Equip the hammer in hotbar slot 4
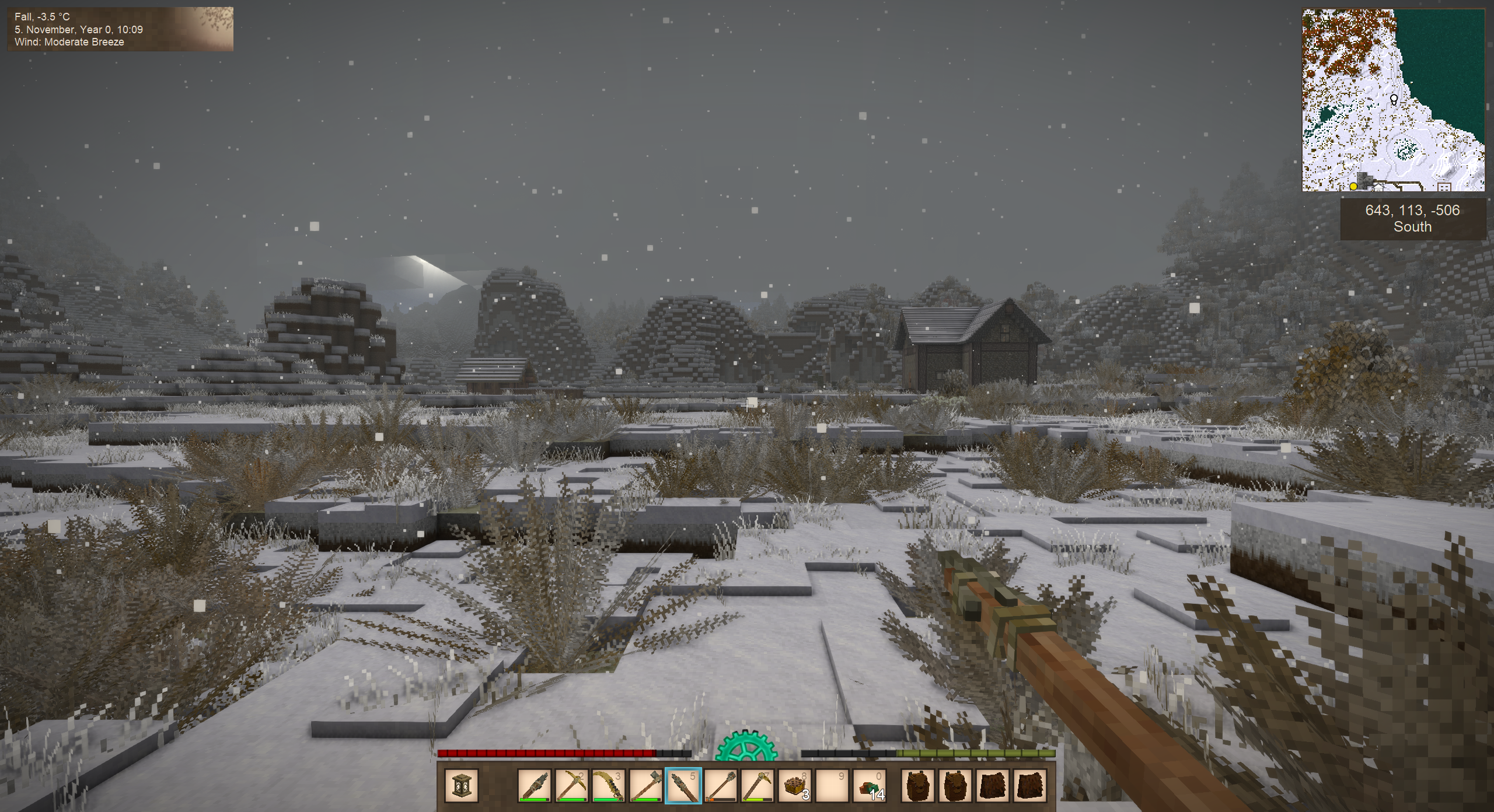This screenshot has width=1494, height=812. point(646,786)
